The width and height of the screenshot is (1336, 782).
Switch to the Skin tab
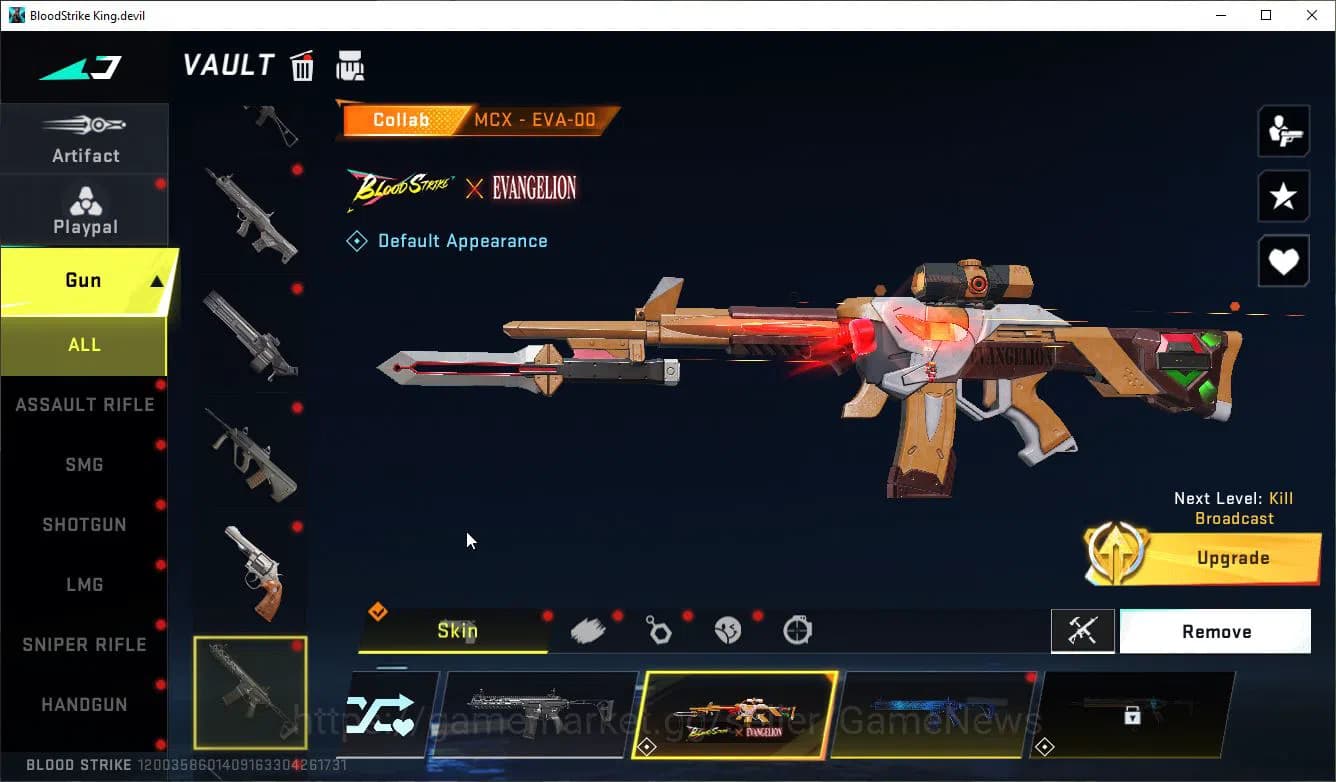coord(457,630)
